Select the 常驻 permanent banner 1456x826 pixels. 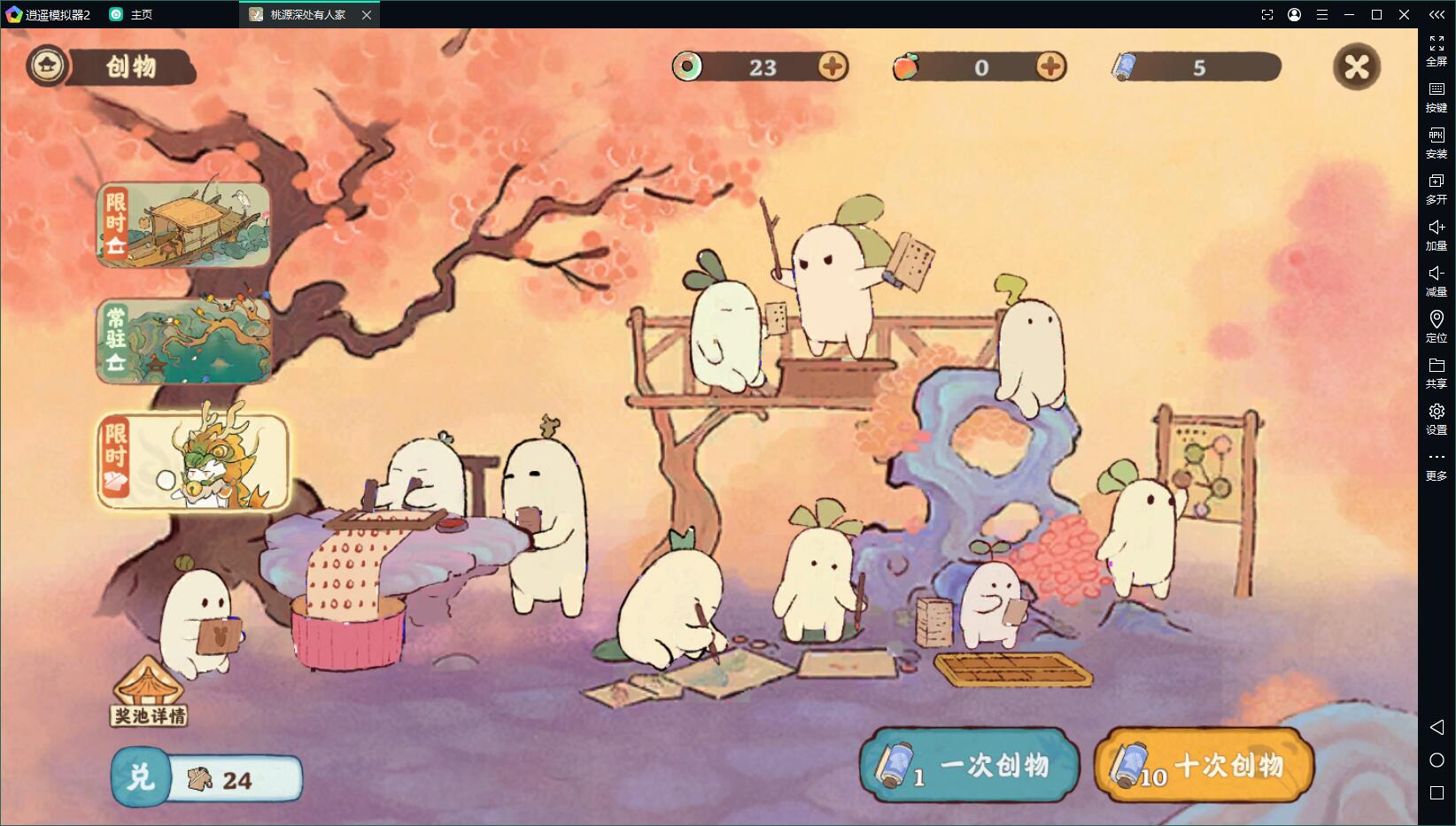tap(183, 342)
